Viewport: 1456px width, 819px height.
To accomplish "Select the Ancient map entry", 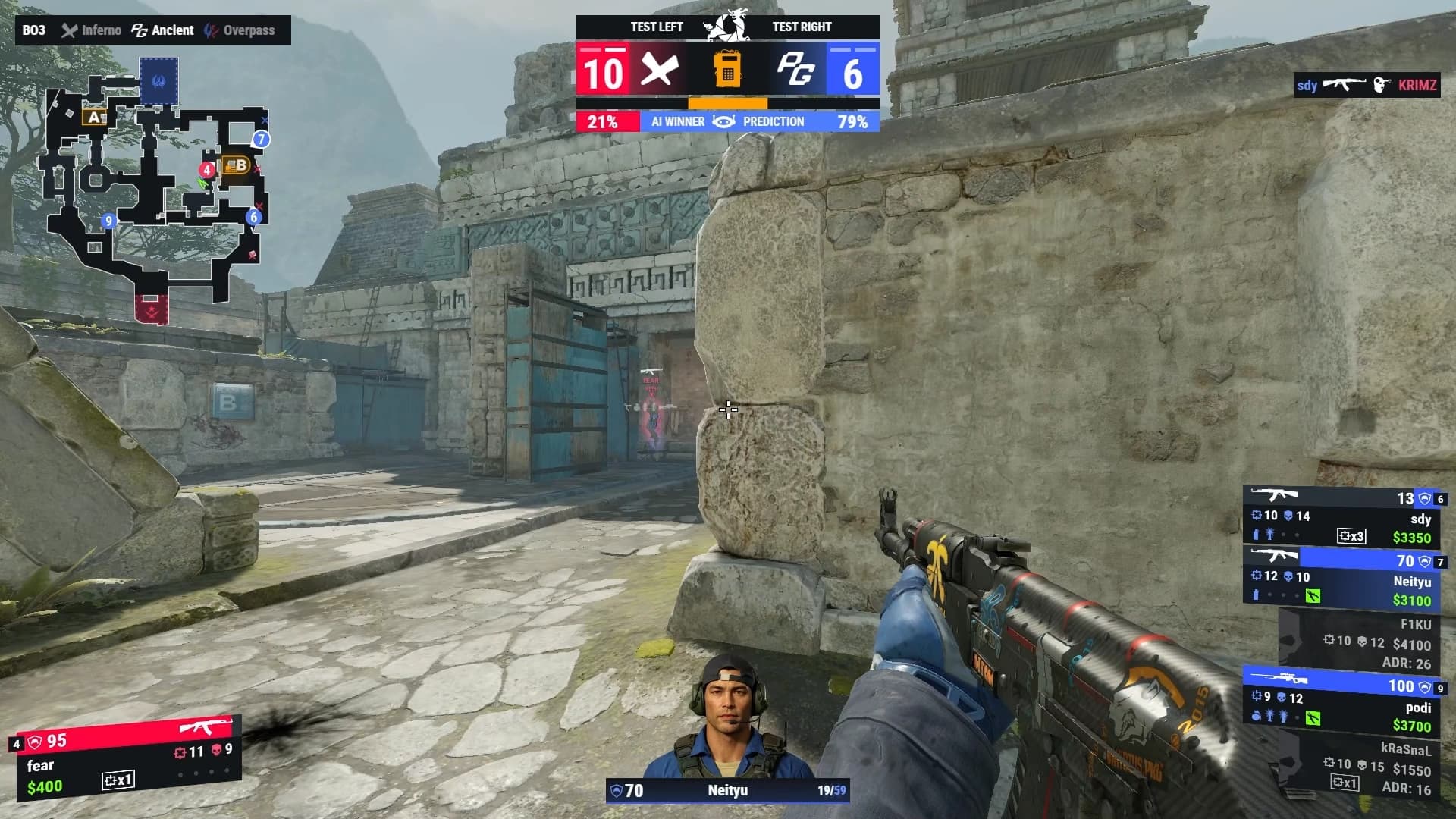I will (x=163, y=30).
